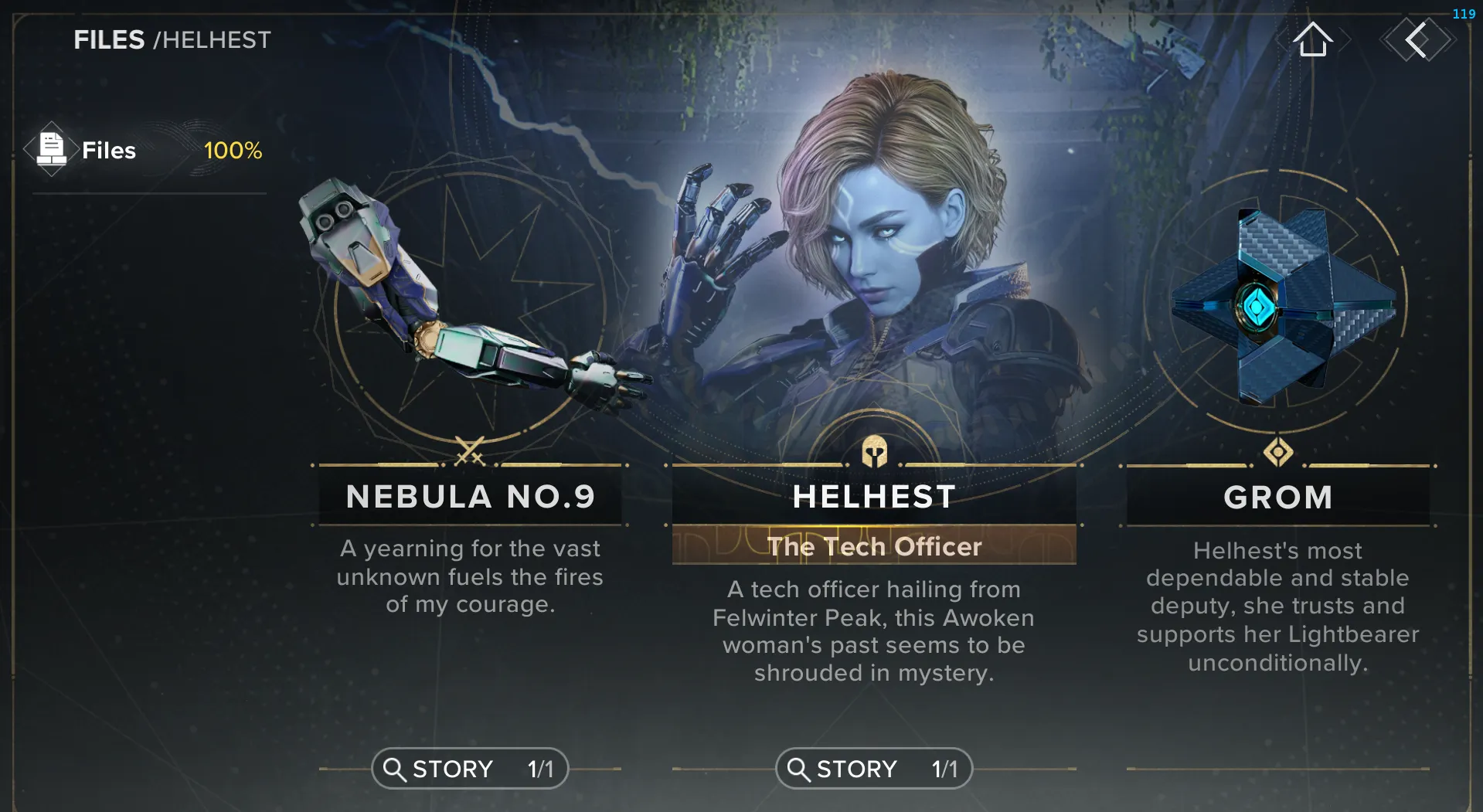This screenshot has width=1483, height=812.
Task: Select the crossed swords icon above Nebula No.9
Action: click(x=469, y=452)
